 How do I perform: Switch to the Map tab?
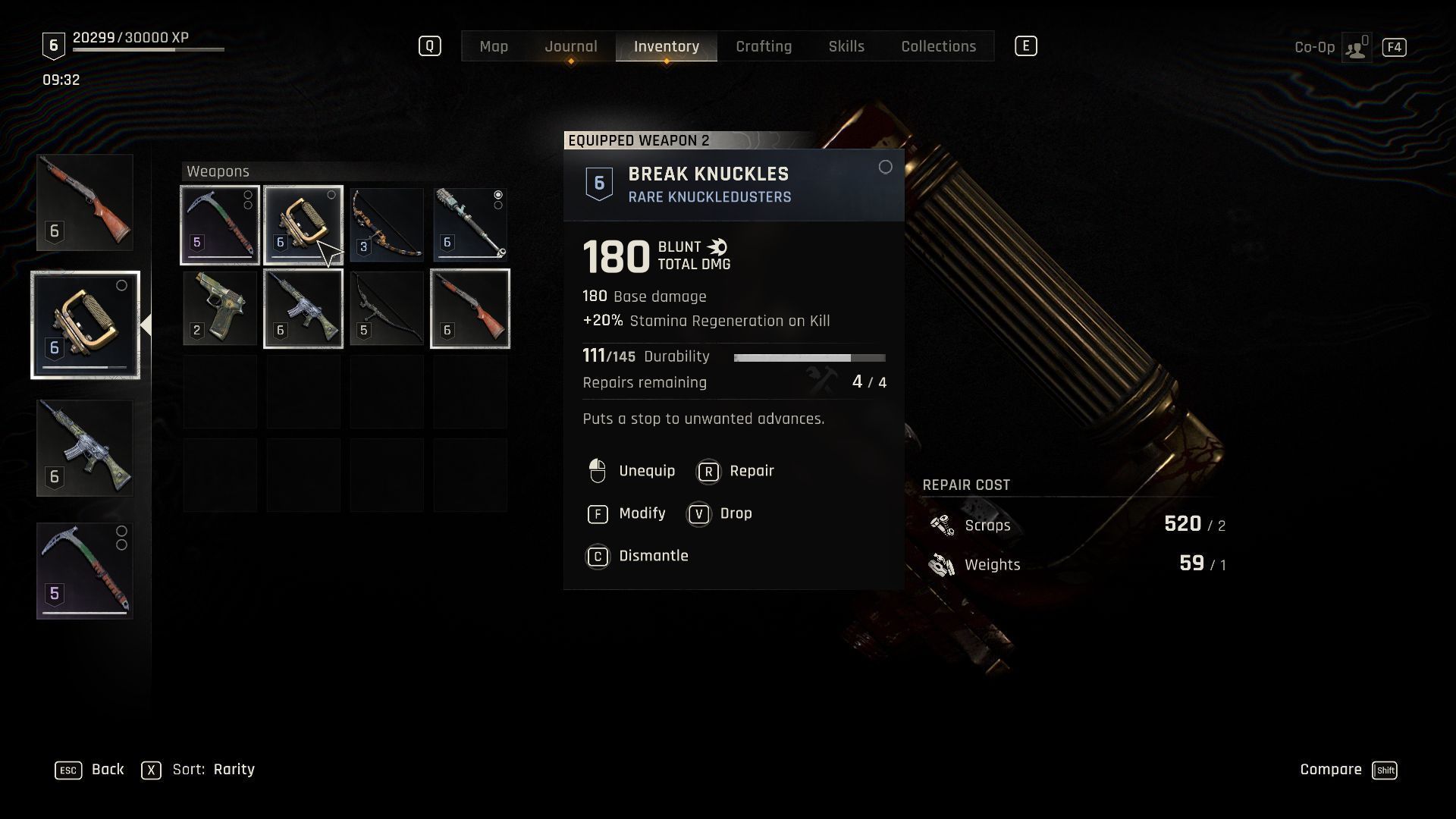(494, 46)
